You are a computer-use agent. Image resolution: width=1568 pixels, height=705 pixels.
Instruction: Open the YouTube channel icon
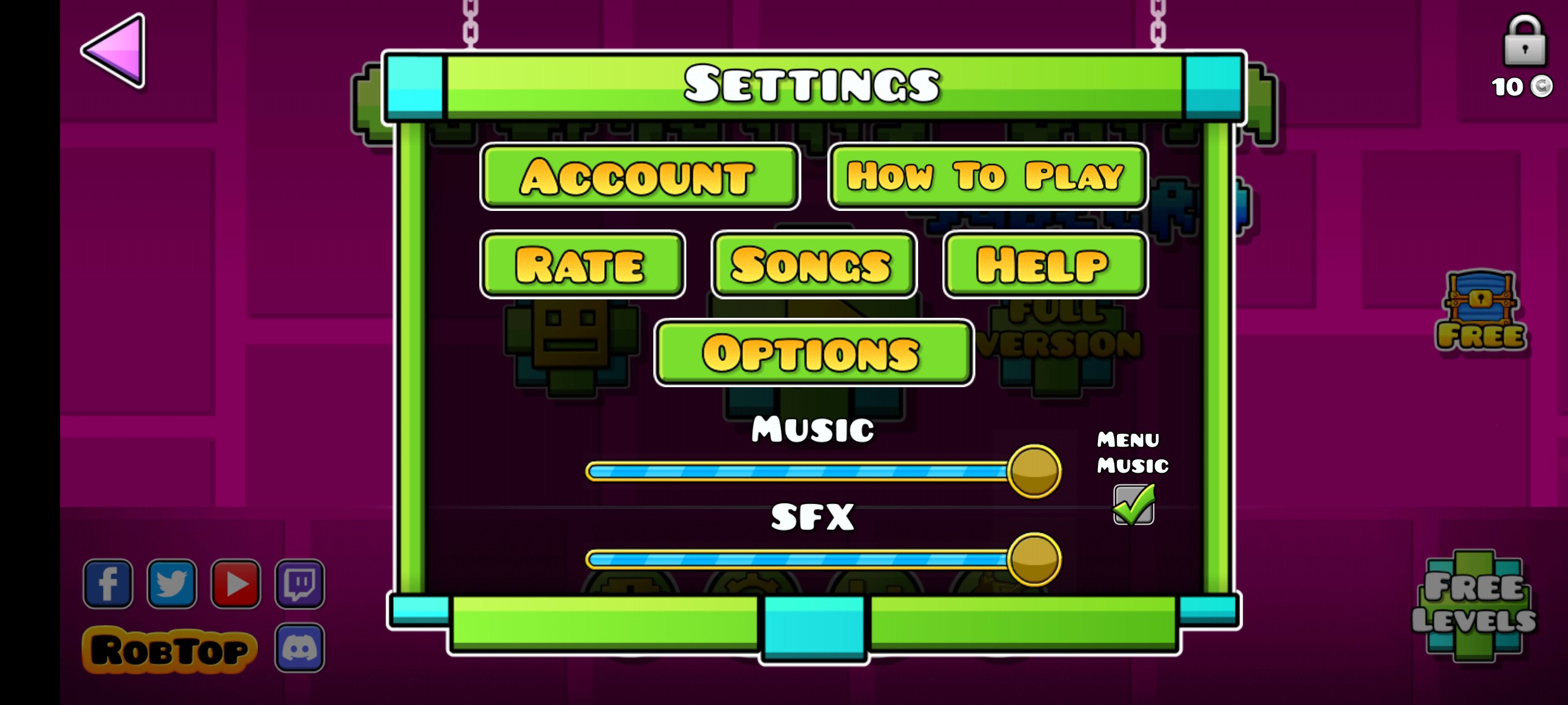[237, 584]
